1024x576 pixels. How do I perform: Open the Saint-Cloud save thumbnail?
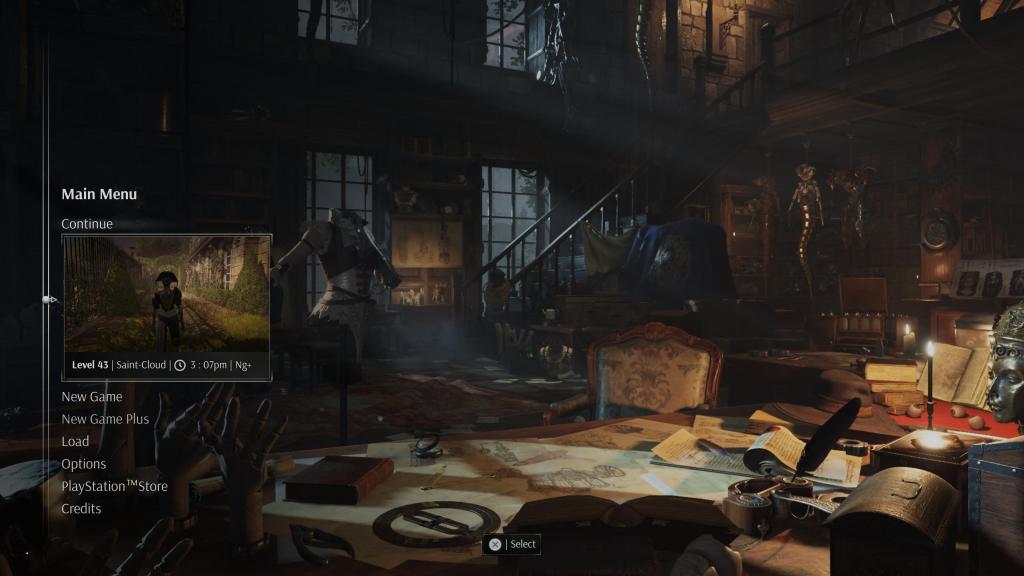[167, 296]
